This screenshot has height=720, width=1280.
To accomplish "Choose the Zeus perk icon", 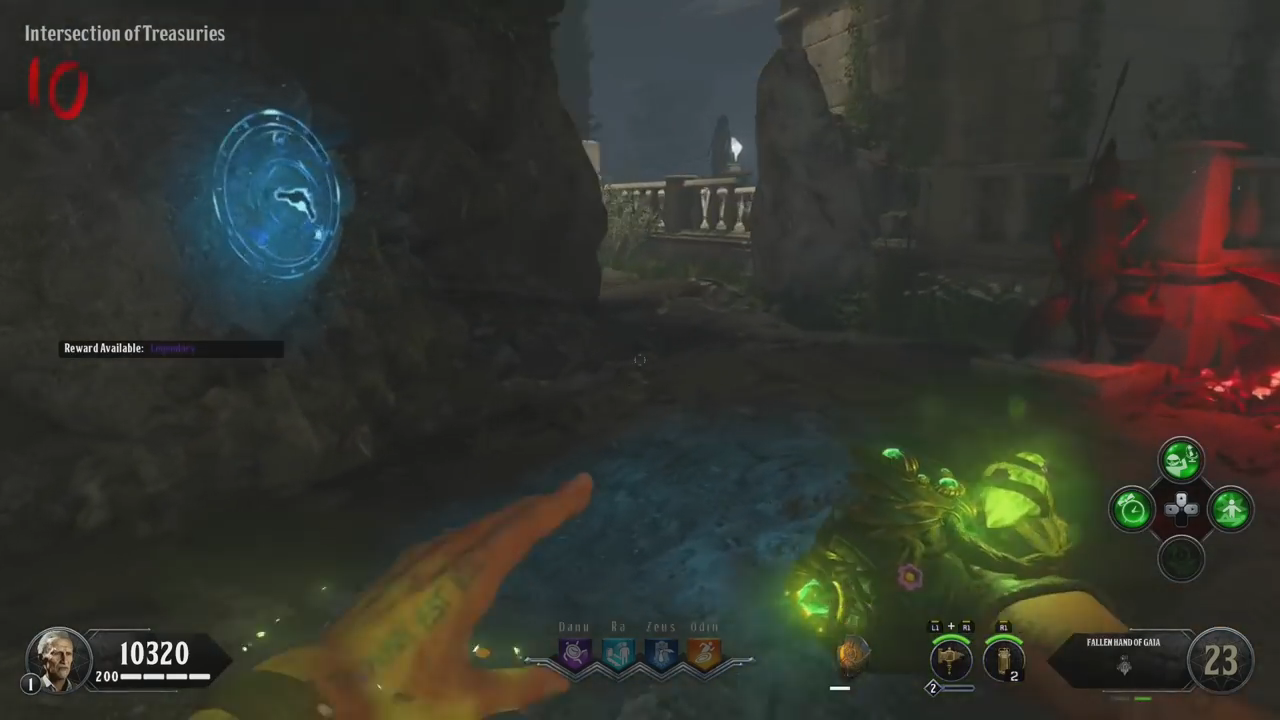I will click(x=660, y=654).
